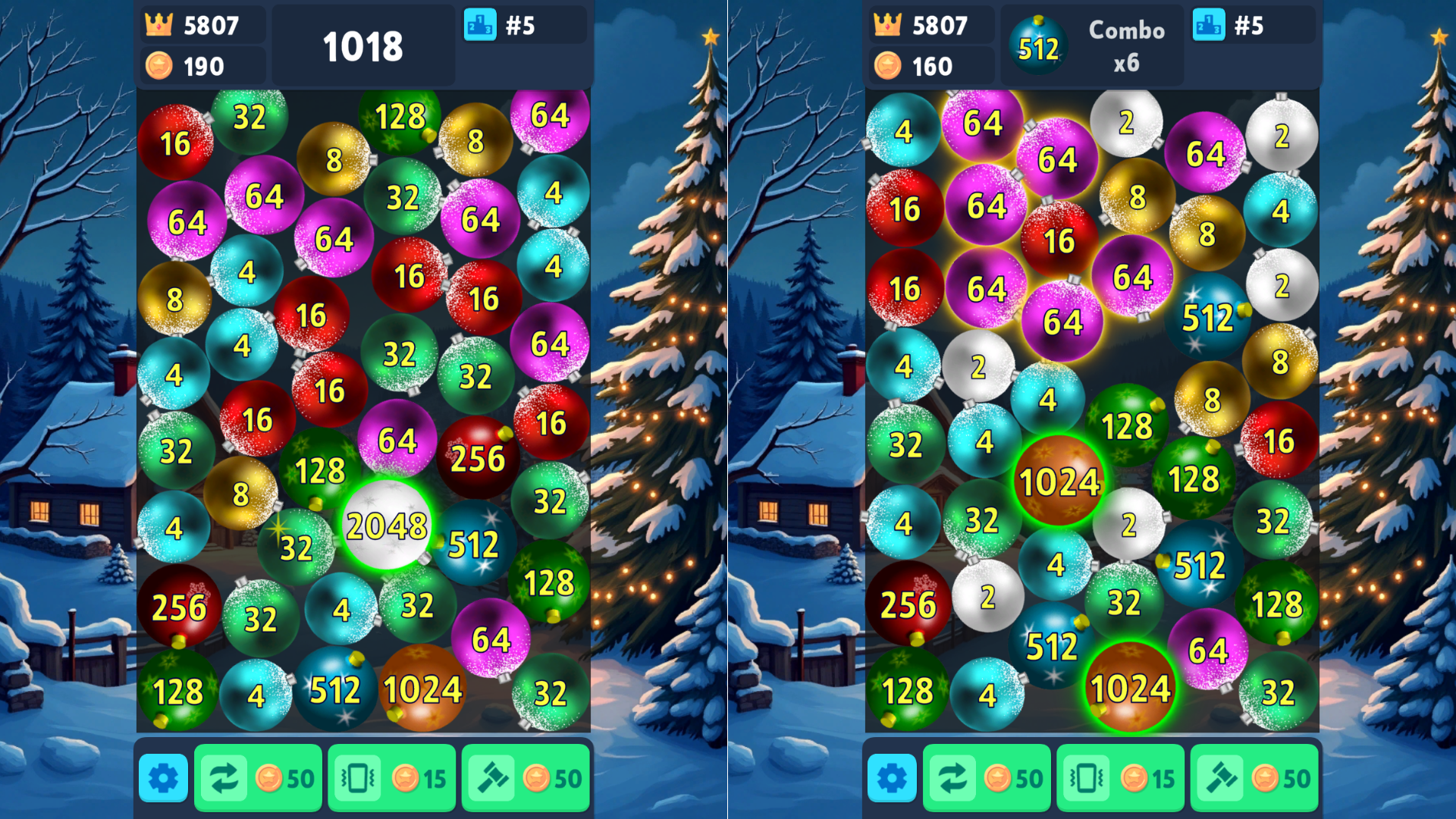Select the shuffle power-up icon

[x=224, y=777]
